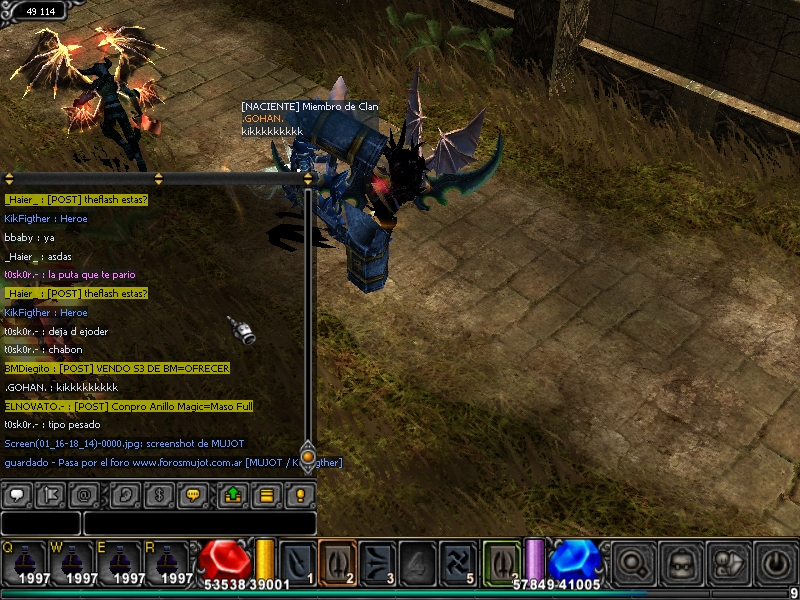Click the dollar sign chat button

(x=157, y=494)
